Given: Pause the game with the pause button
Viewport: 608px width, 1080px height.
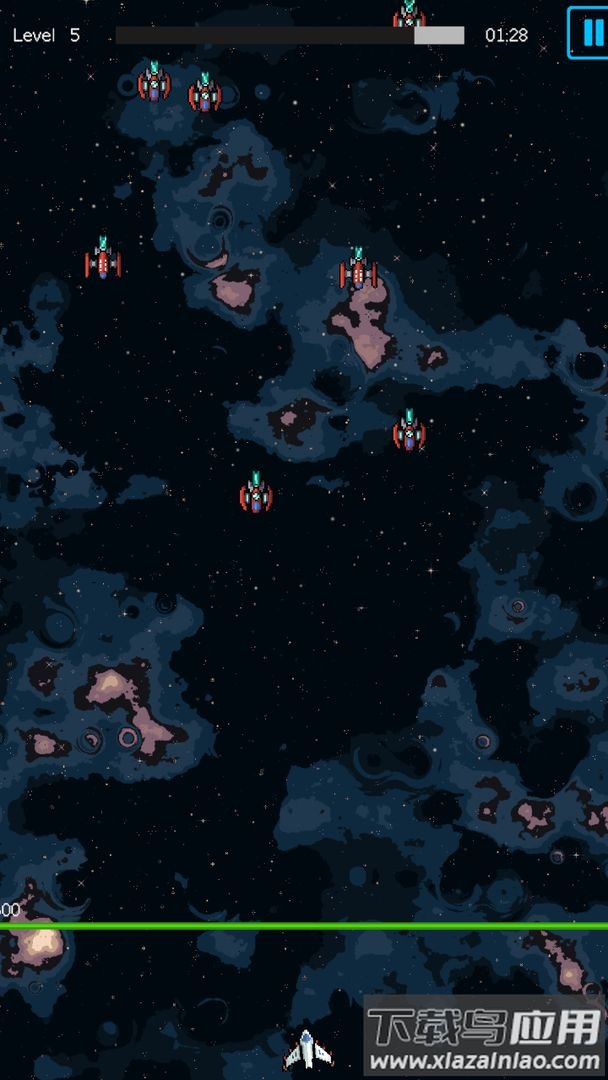Looking at the screenshot, I should [588, 33].
